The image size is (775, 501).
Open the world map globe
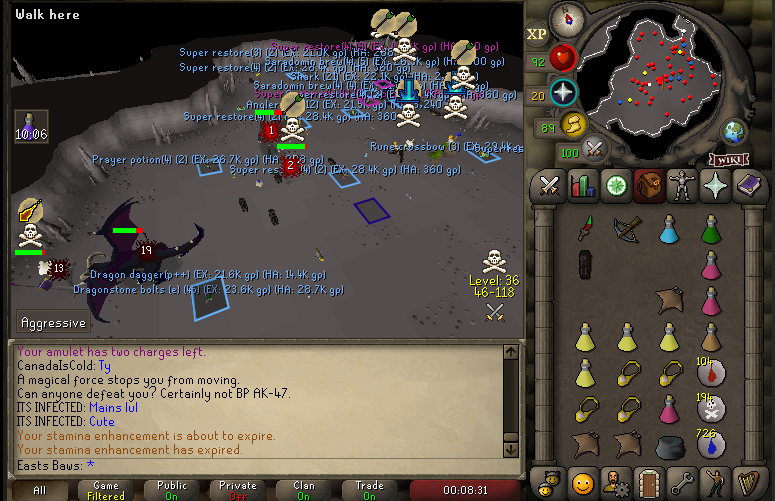pos(735,131)
